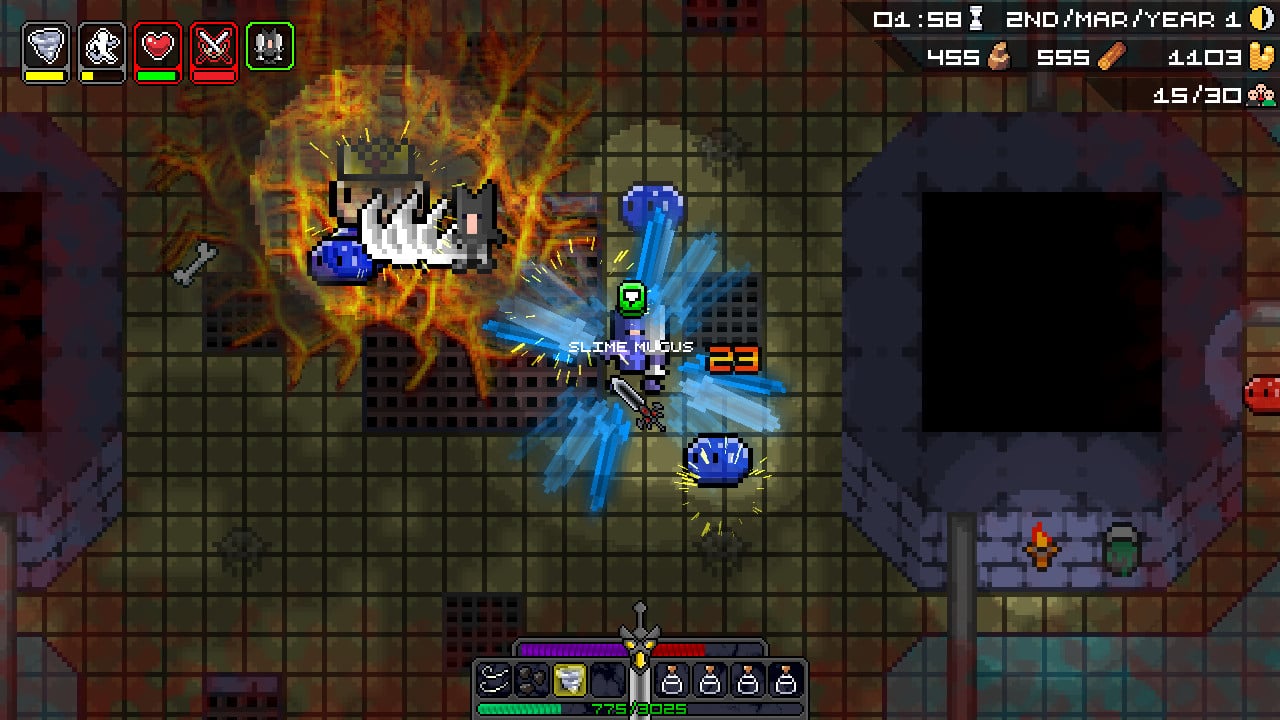Select the wind gust skill slot
1280x720 pixels.
click(x=494, y=680)
